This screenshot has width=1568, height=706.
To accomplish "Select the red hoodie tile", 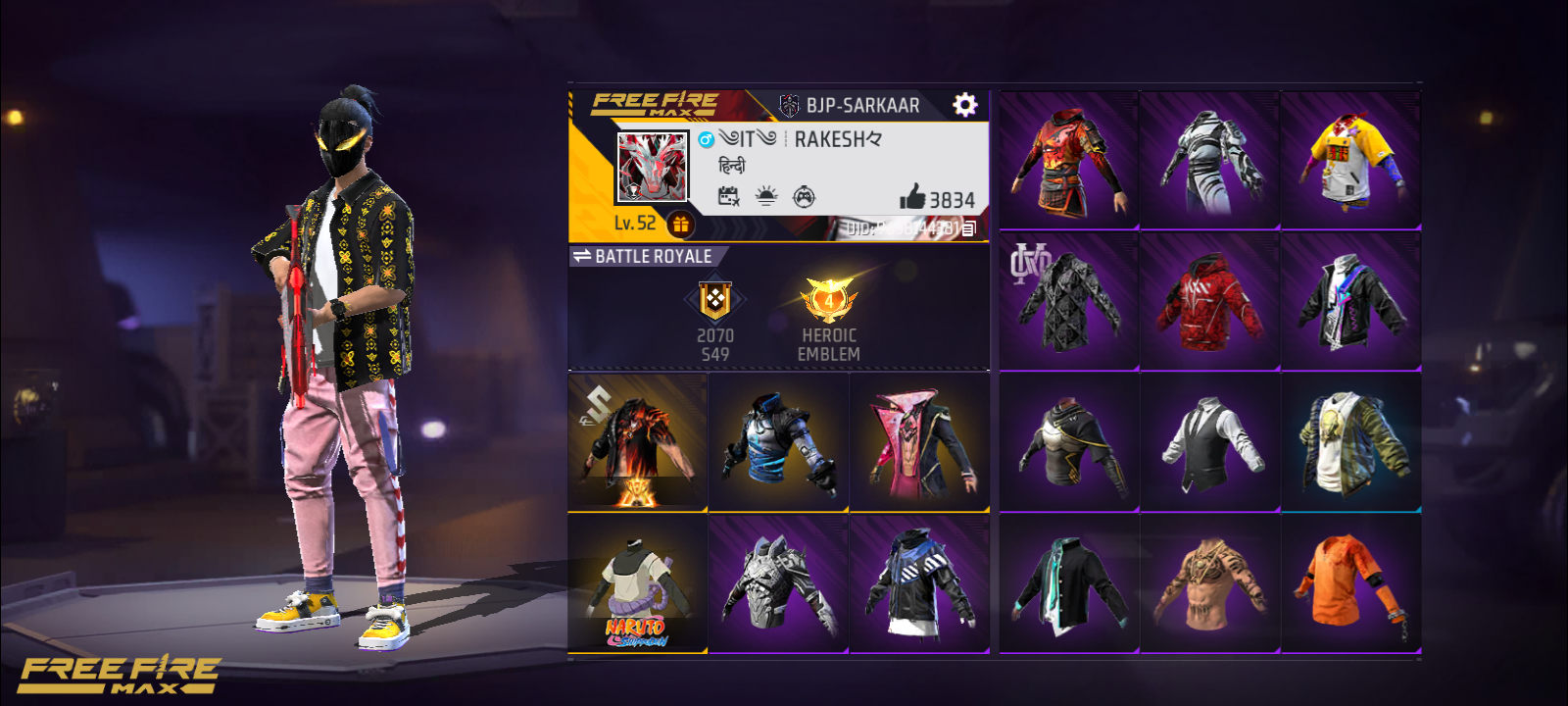I will coord(1209,302).
